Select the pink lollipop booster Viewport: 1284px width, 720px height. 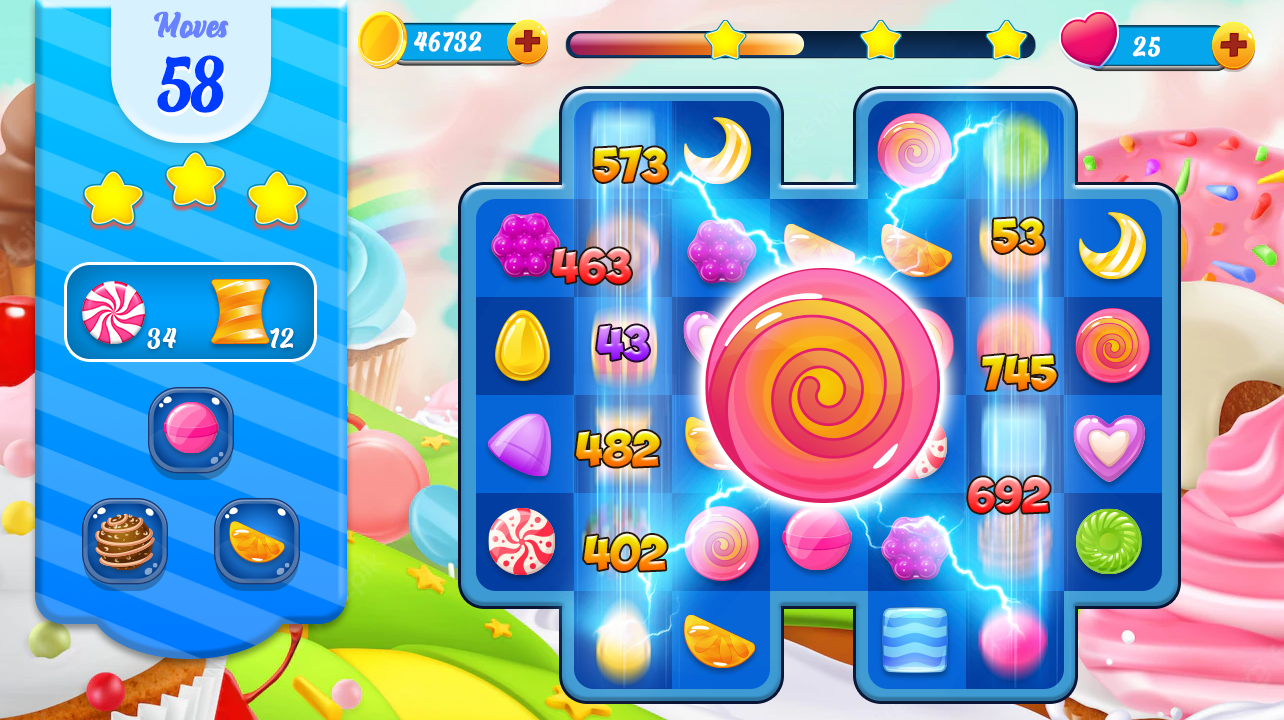point(191,433)
